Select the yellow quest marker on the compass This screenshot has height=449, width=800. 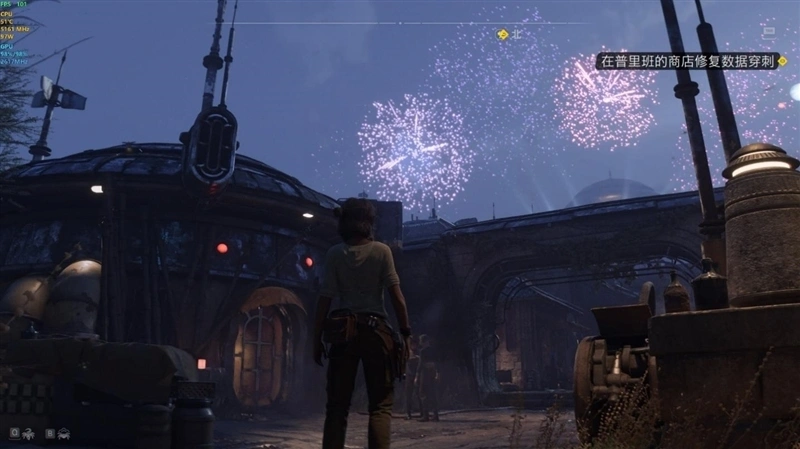(x=503, y=34)
